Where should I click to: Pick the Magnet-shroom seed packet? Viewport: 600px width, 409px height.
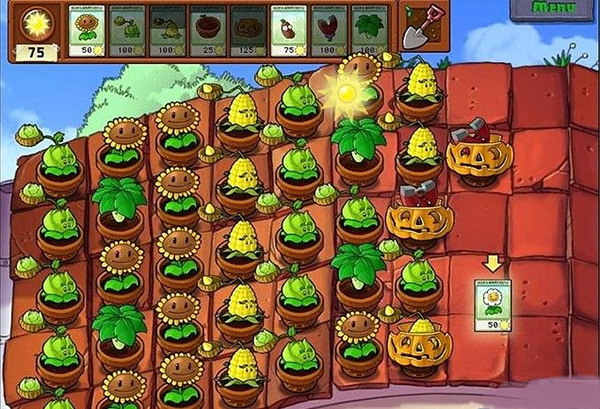(329, 31)
